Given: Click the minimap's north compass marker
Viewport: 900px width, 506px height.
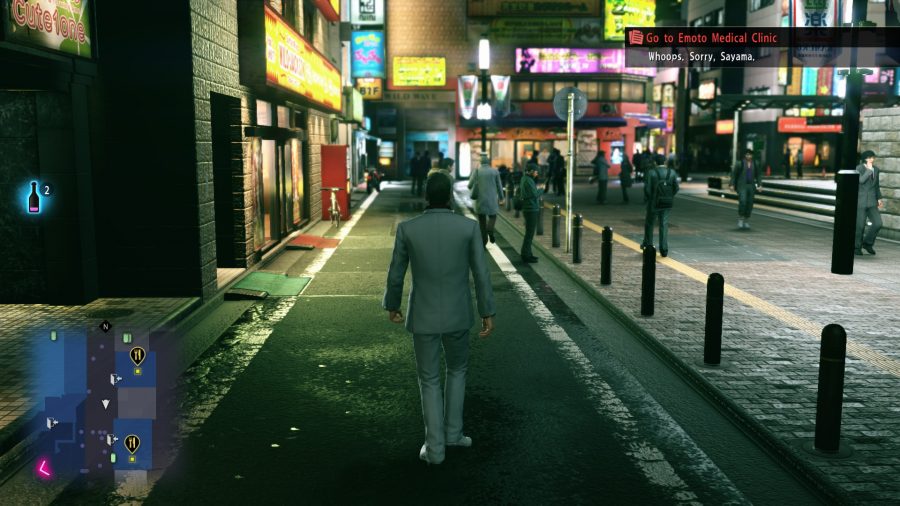Looking at the screenshot, I should pyautogui.click(x=105, y=326).
